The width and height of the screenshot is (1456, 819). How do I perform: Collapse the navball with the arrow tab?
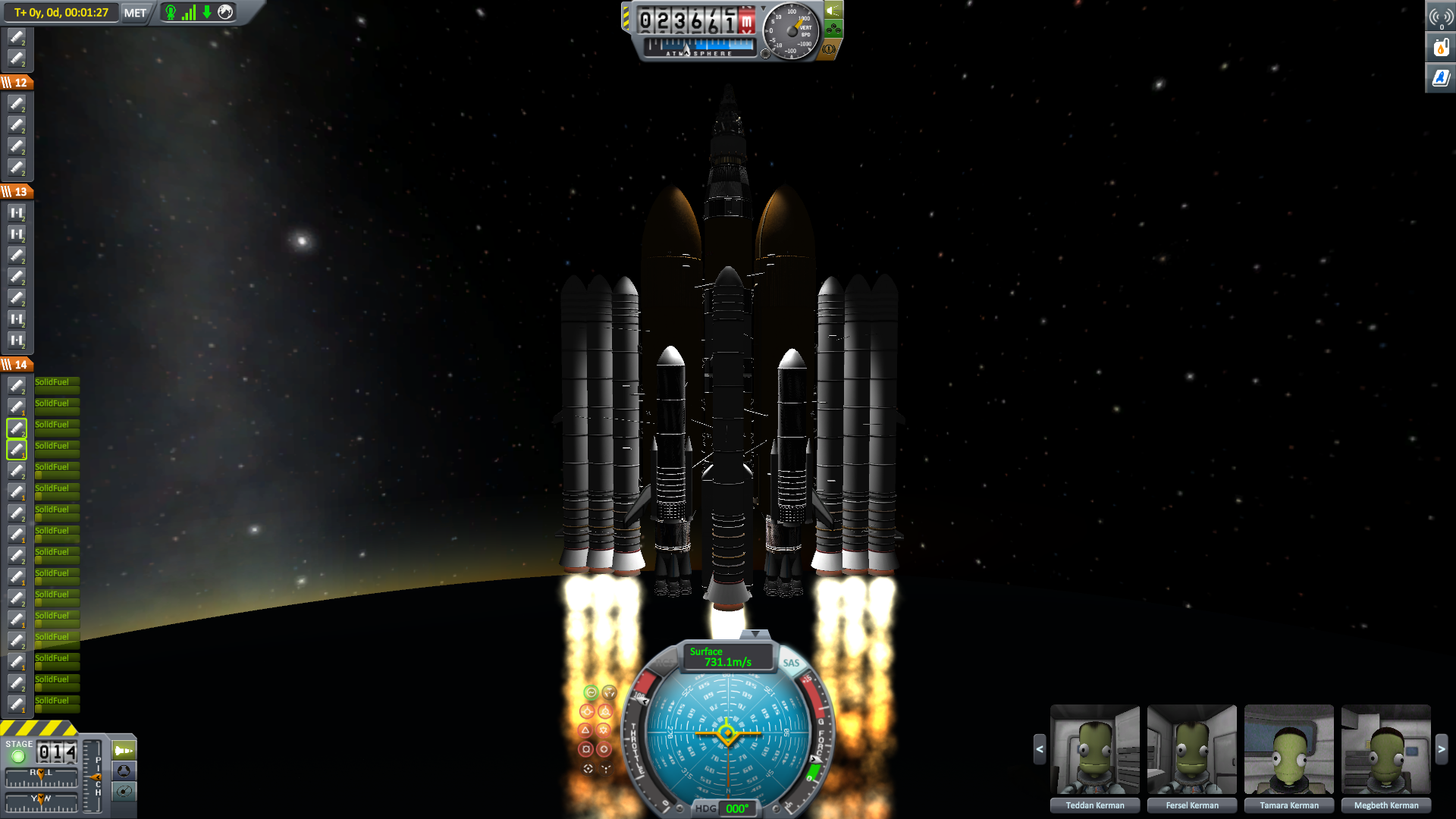click(755, 634)
